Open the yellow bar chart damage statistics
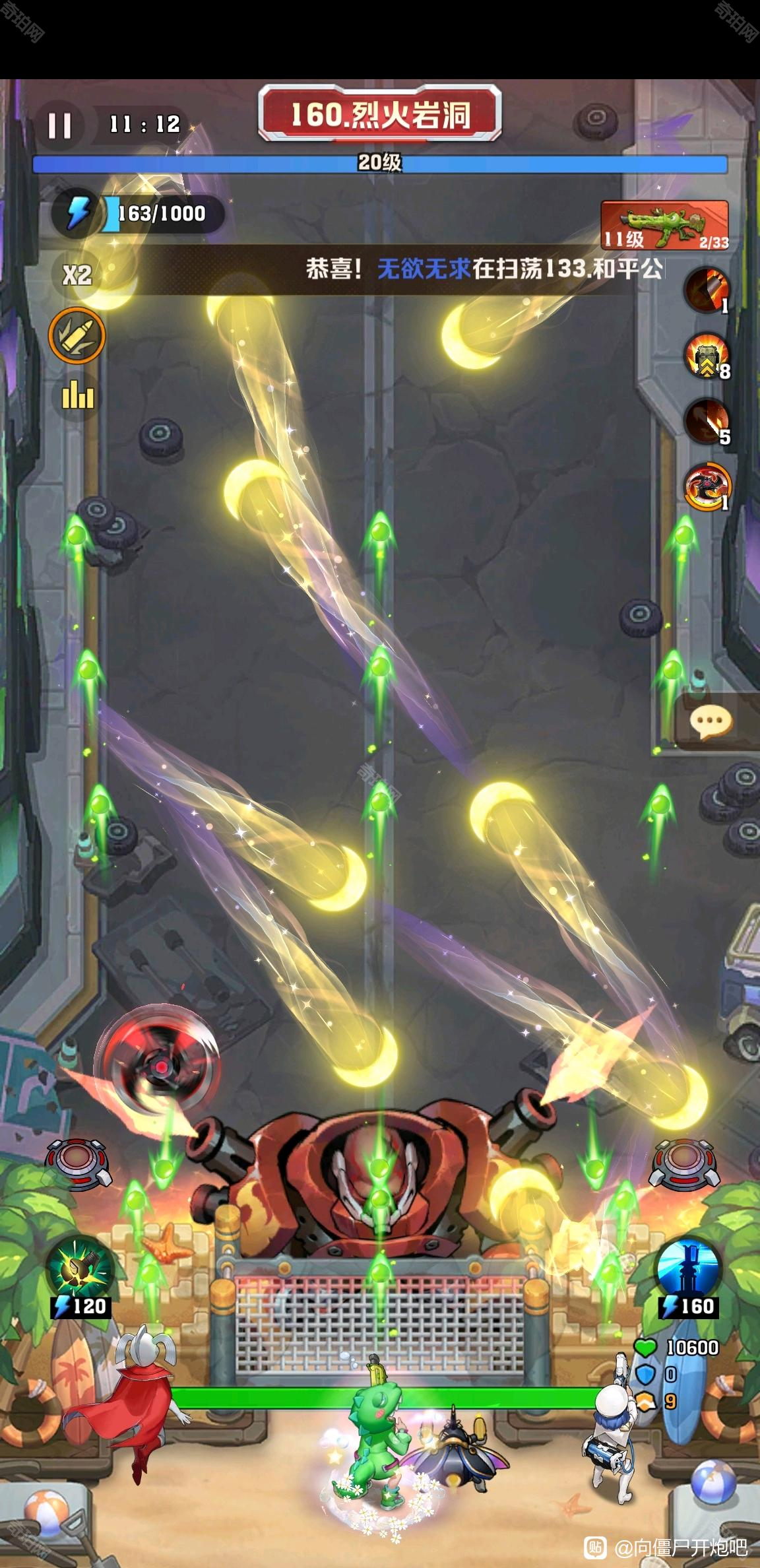Viewport: 760px width, 1568px height. (x=78, y=395)
